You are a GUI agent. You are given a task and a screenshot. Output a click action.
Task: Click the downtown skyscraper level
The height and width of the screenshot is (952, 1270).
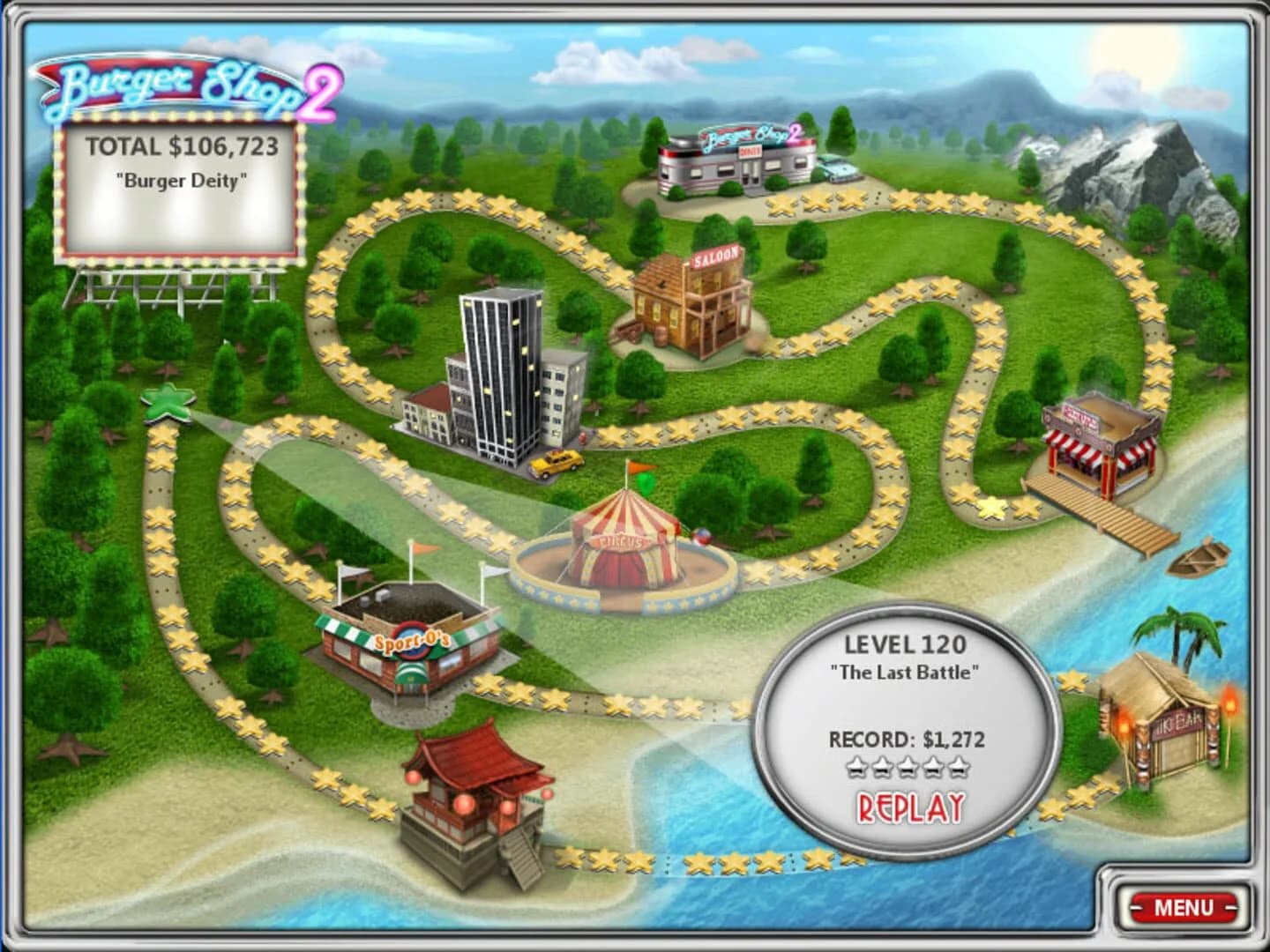click(498, 370)
